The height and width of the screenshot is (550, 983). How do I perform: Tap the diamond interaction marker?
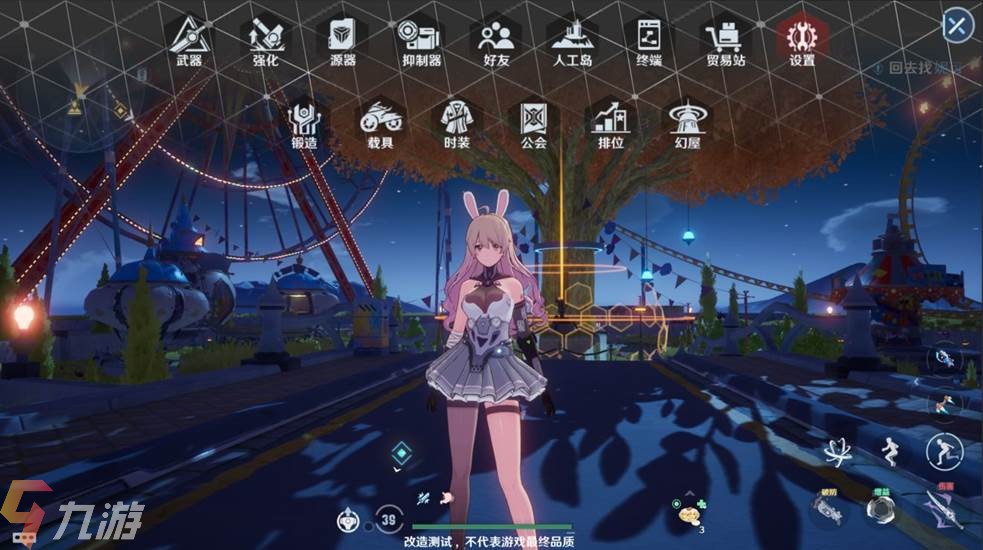point(402,452)
